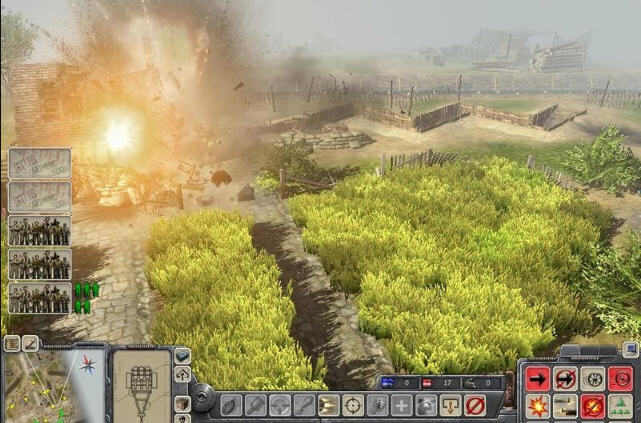Click the artillery icon above the minimap
Image resolution: width=641 pixels, height=423 pixels.
pos(31,343)
